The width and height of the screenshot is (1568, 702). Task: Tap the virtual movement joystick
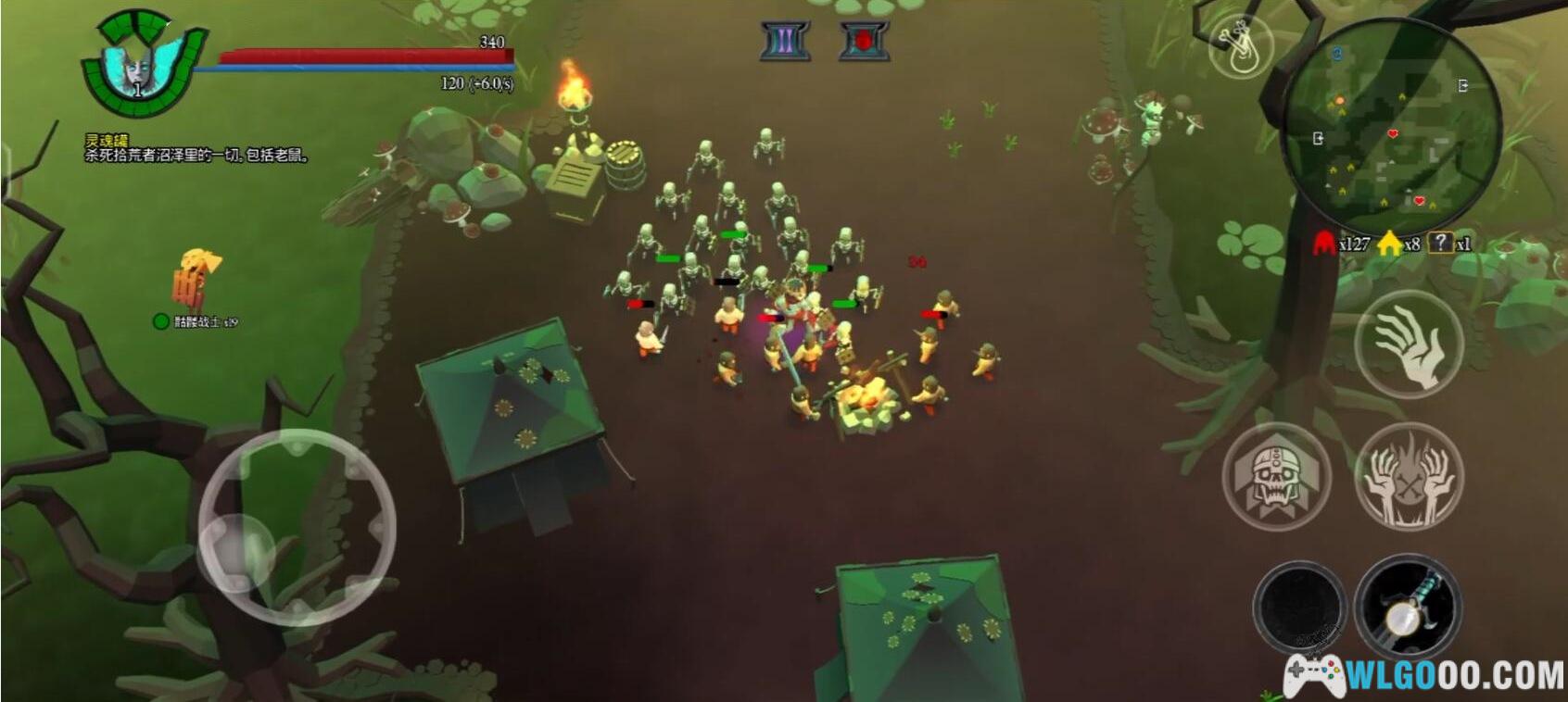pyautogui.click(x=297, y=526)
